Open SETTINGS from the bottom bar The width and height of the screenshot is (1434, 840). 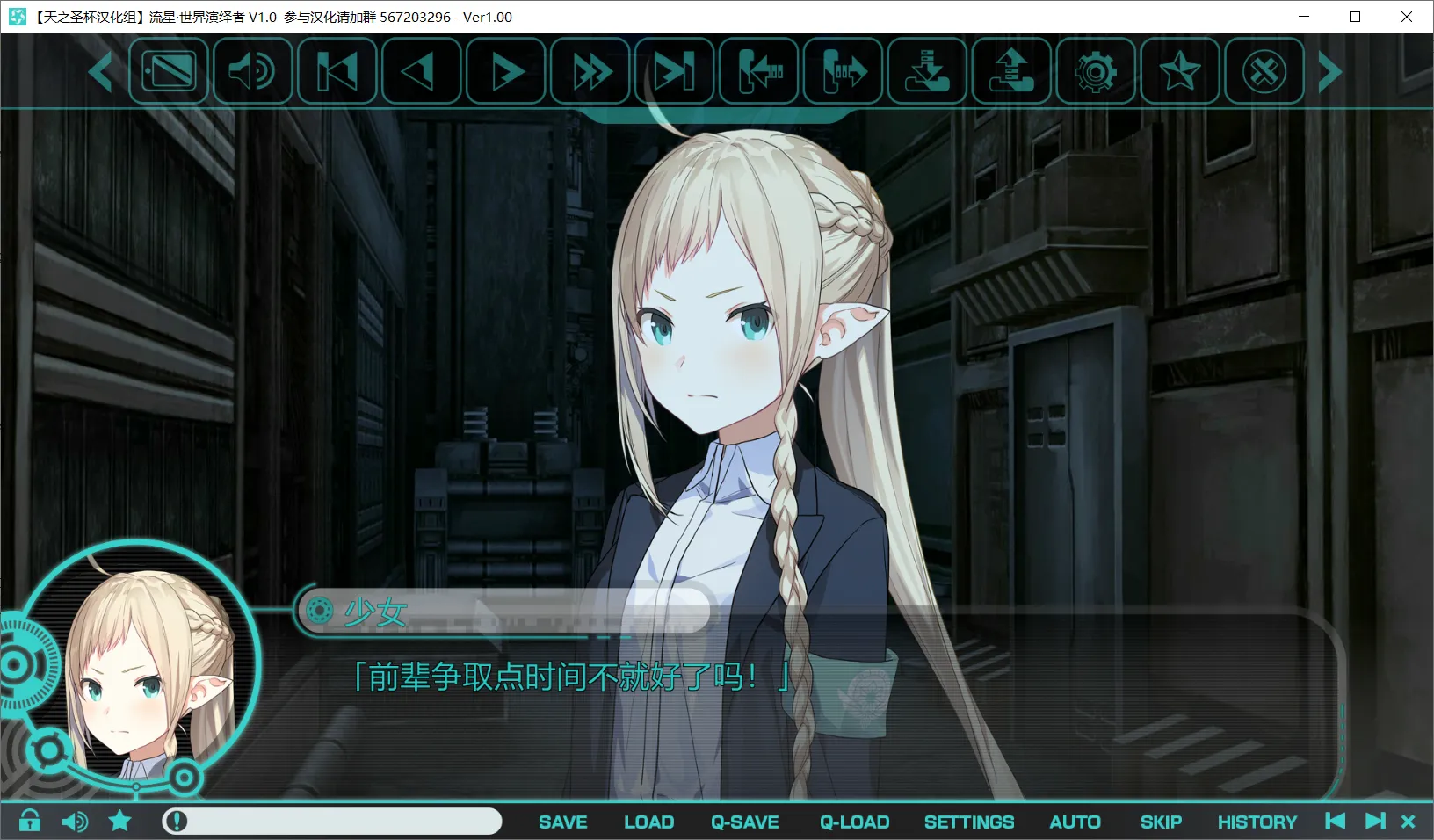(x=968, y=822)
